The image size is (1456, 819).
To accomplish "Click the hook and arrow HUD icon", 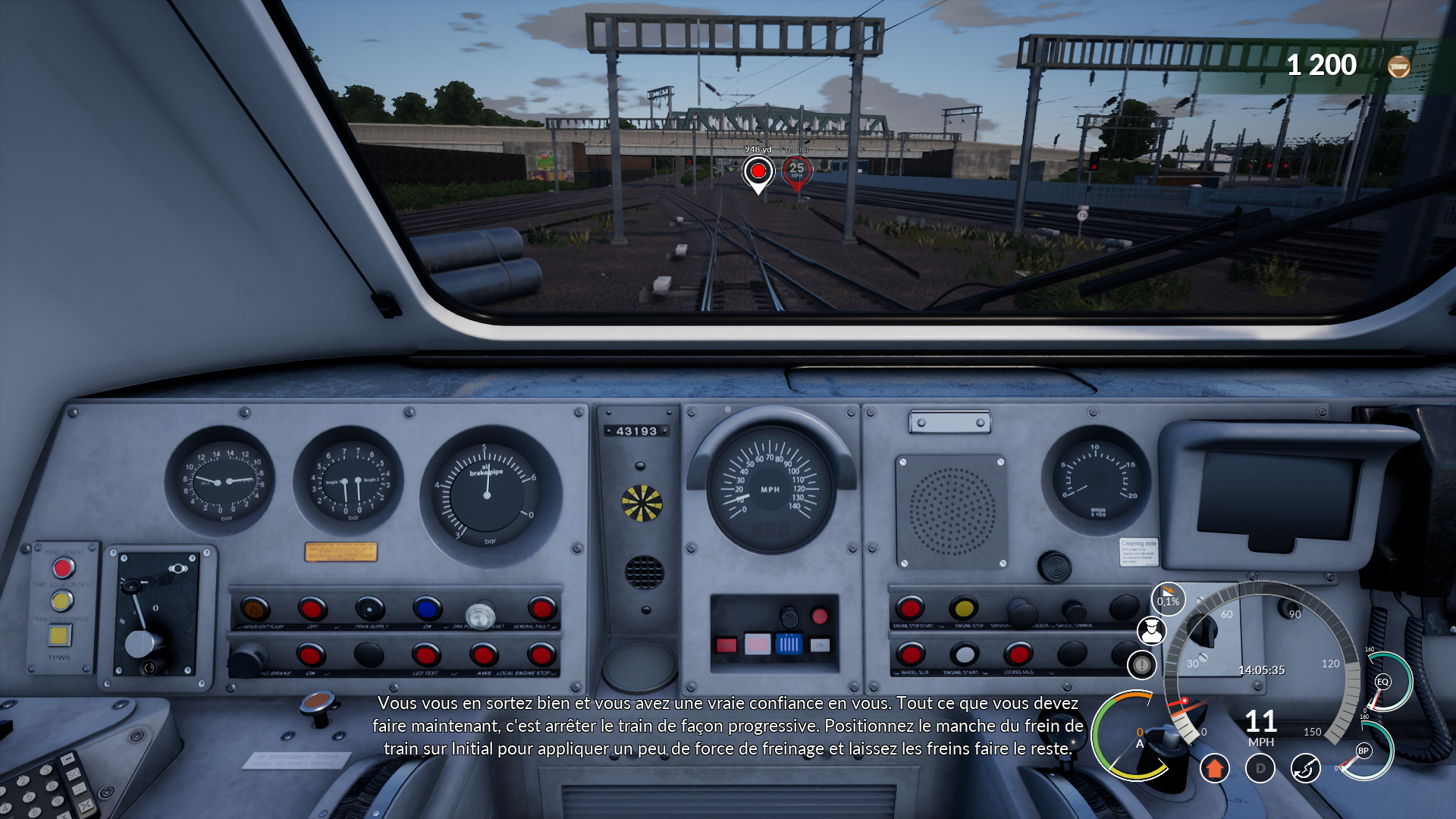I will click(x=1305, y=768).
